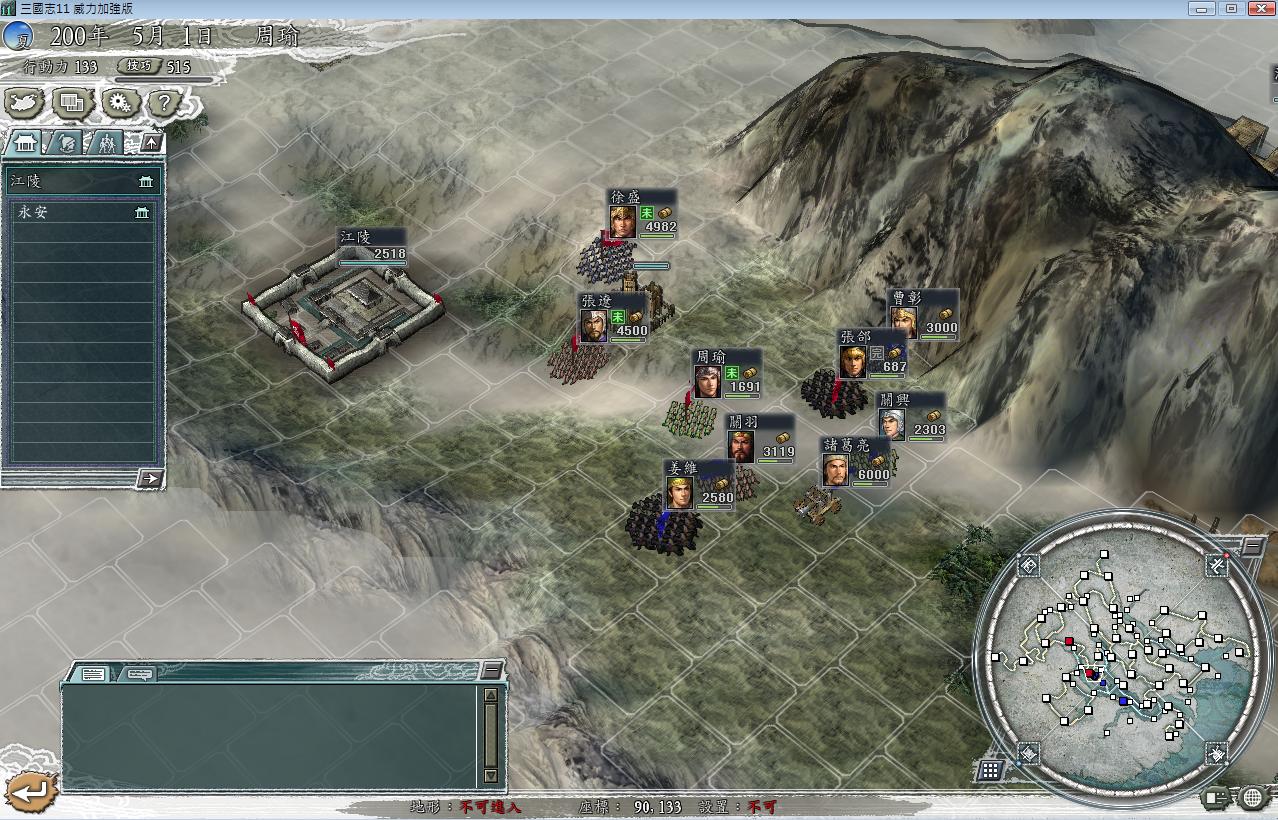Click the right arrow below the city list
This screenshot has width=1278, height=820.
tap(149, 478)
